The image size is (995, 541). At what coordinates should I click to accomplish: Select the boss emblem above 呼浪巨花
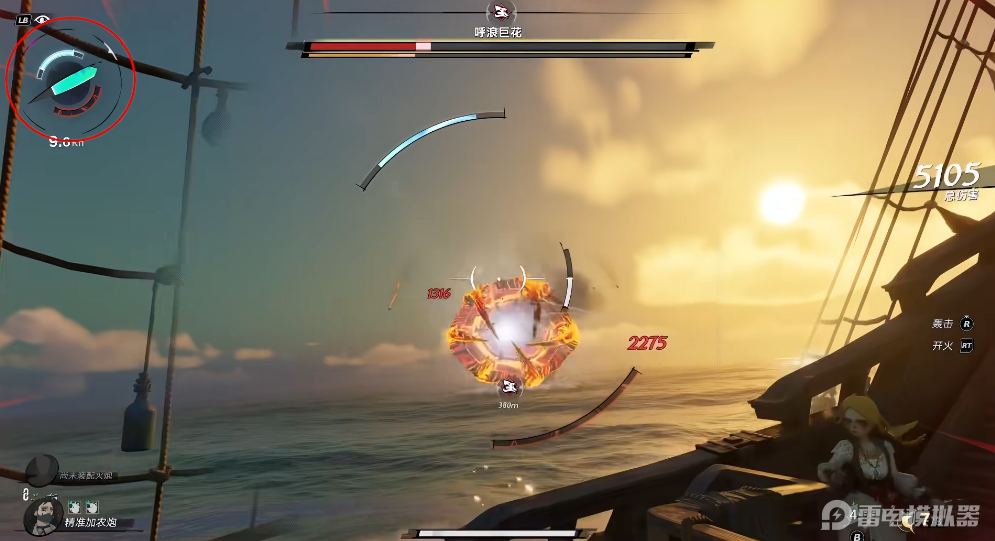click(x=498, y=12)
